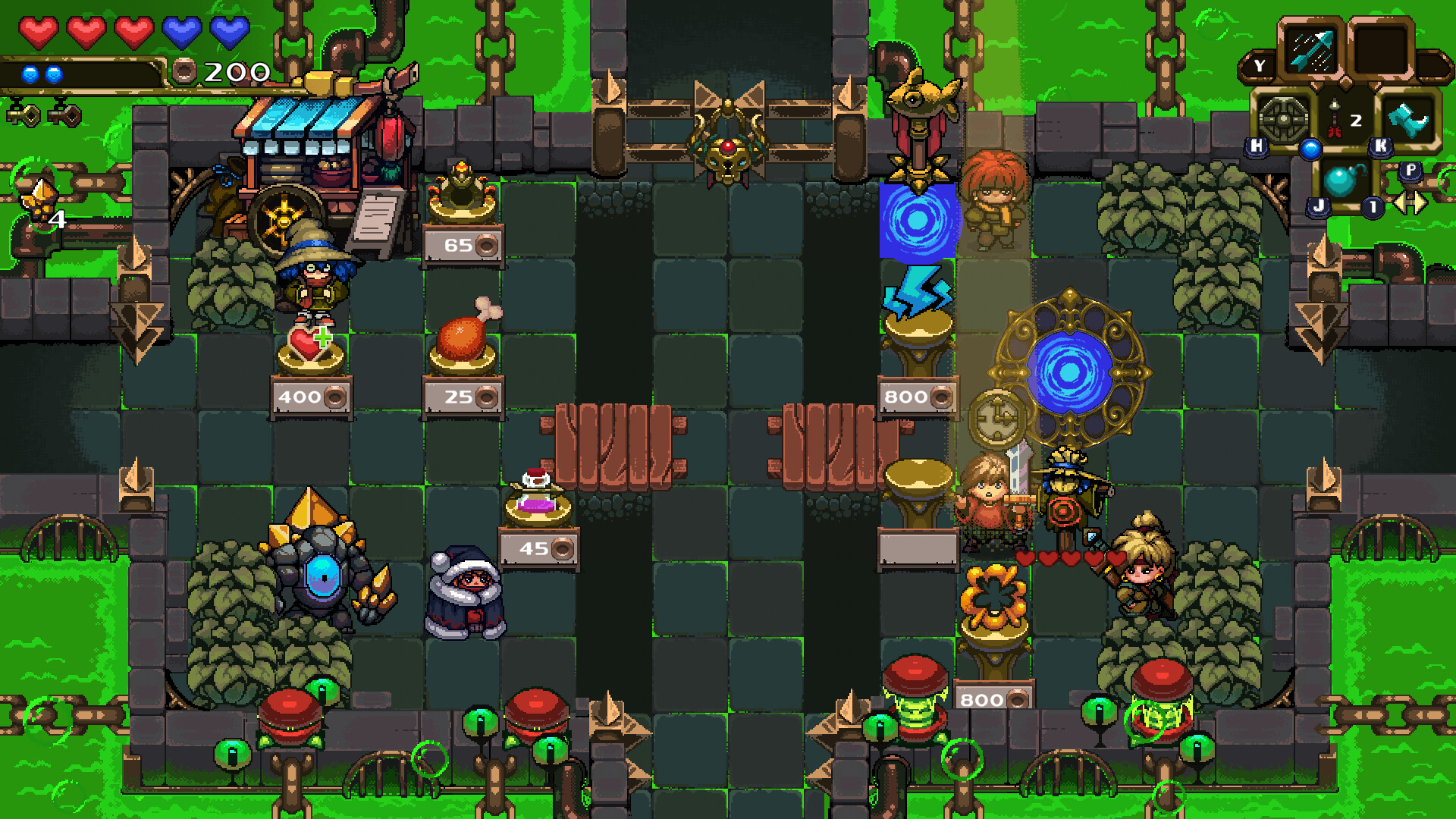Choose the teal boots item slot

(1408, 120)
